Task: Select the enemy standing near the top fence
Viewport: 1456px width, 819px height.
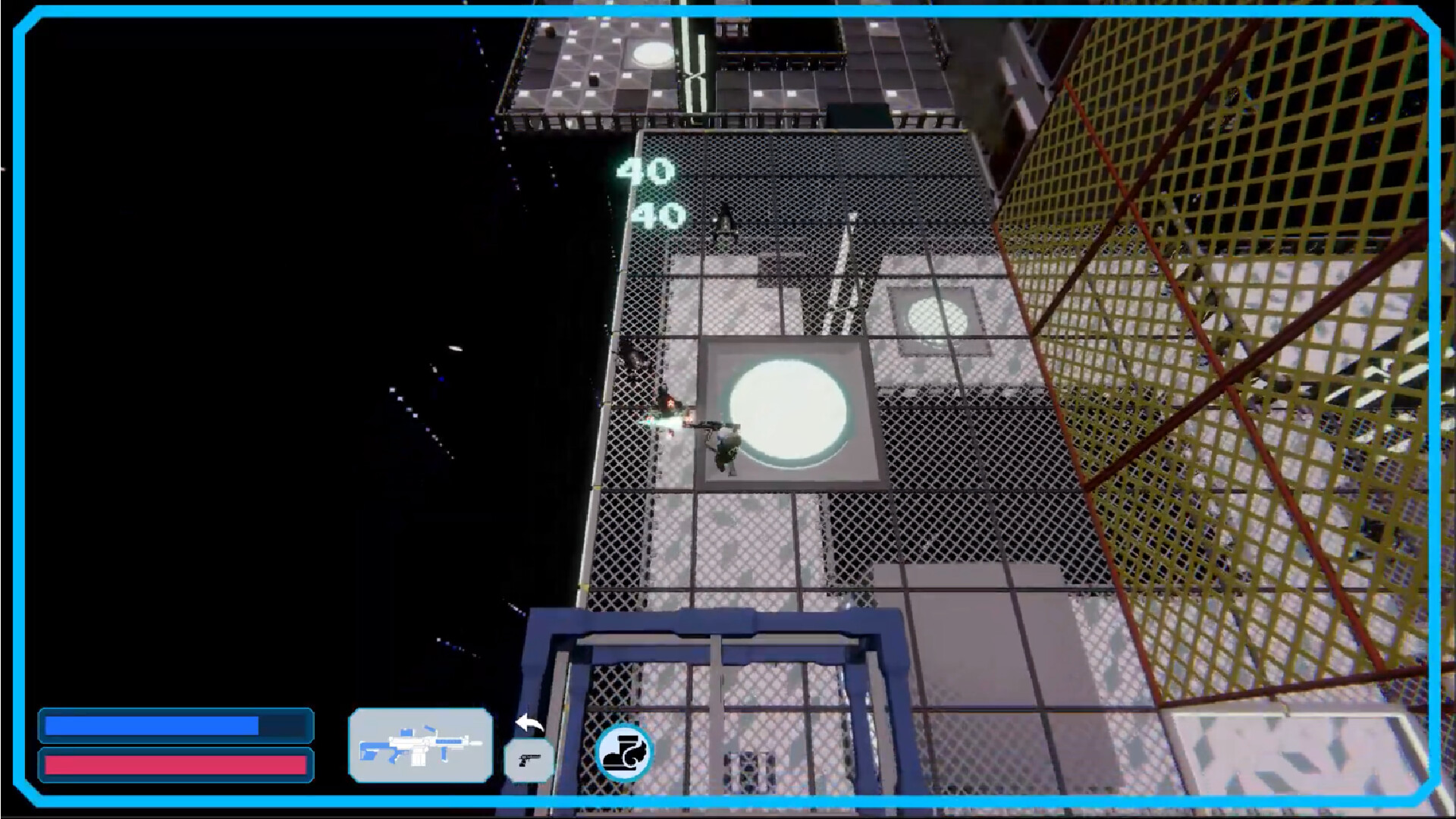Action: tap(724, 225)
